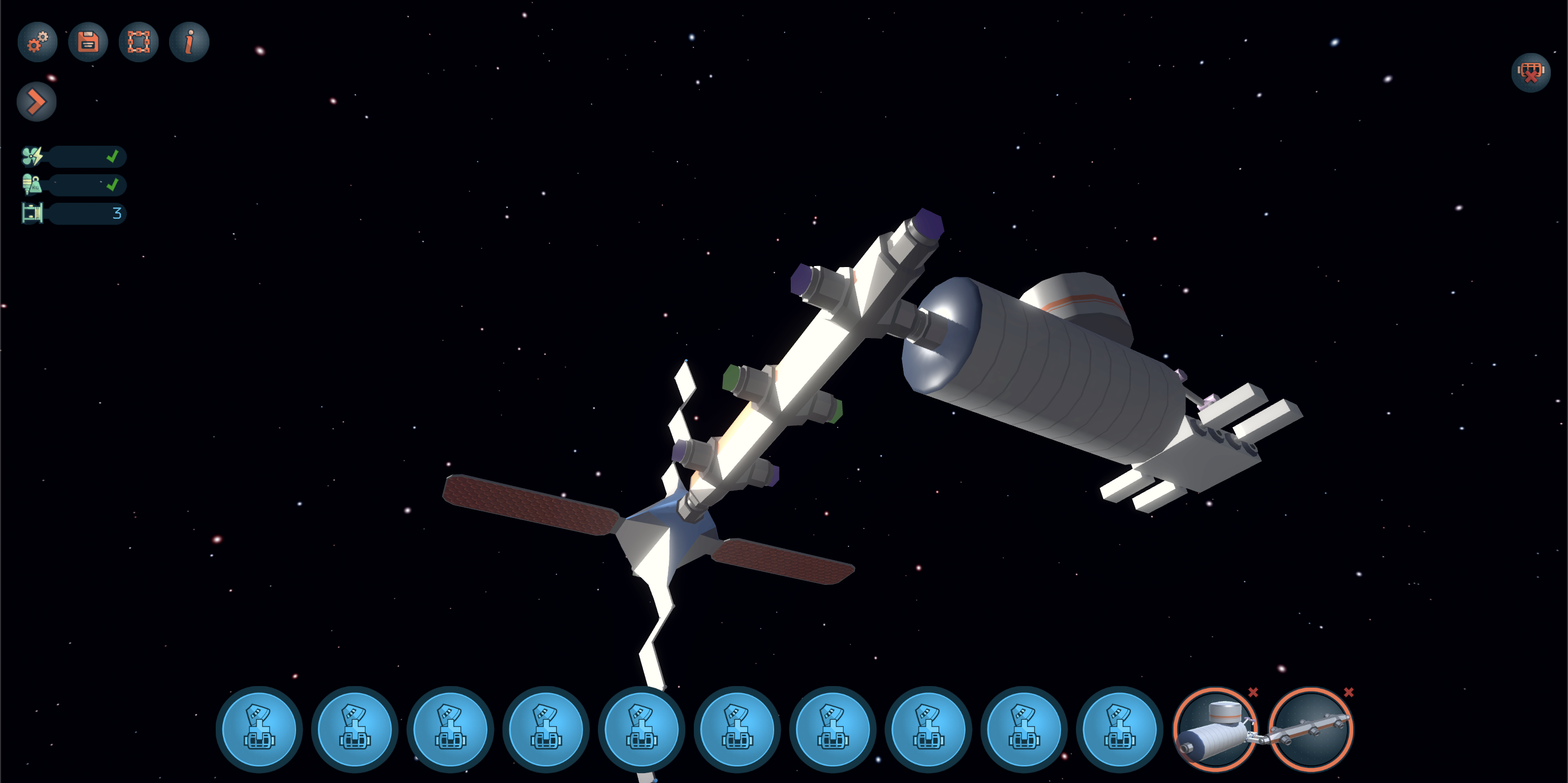Click the power status fan icon
This screenshot has width=1568, height=783.
(32, 157)
